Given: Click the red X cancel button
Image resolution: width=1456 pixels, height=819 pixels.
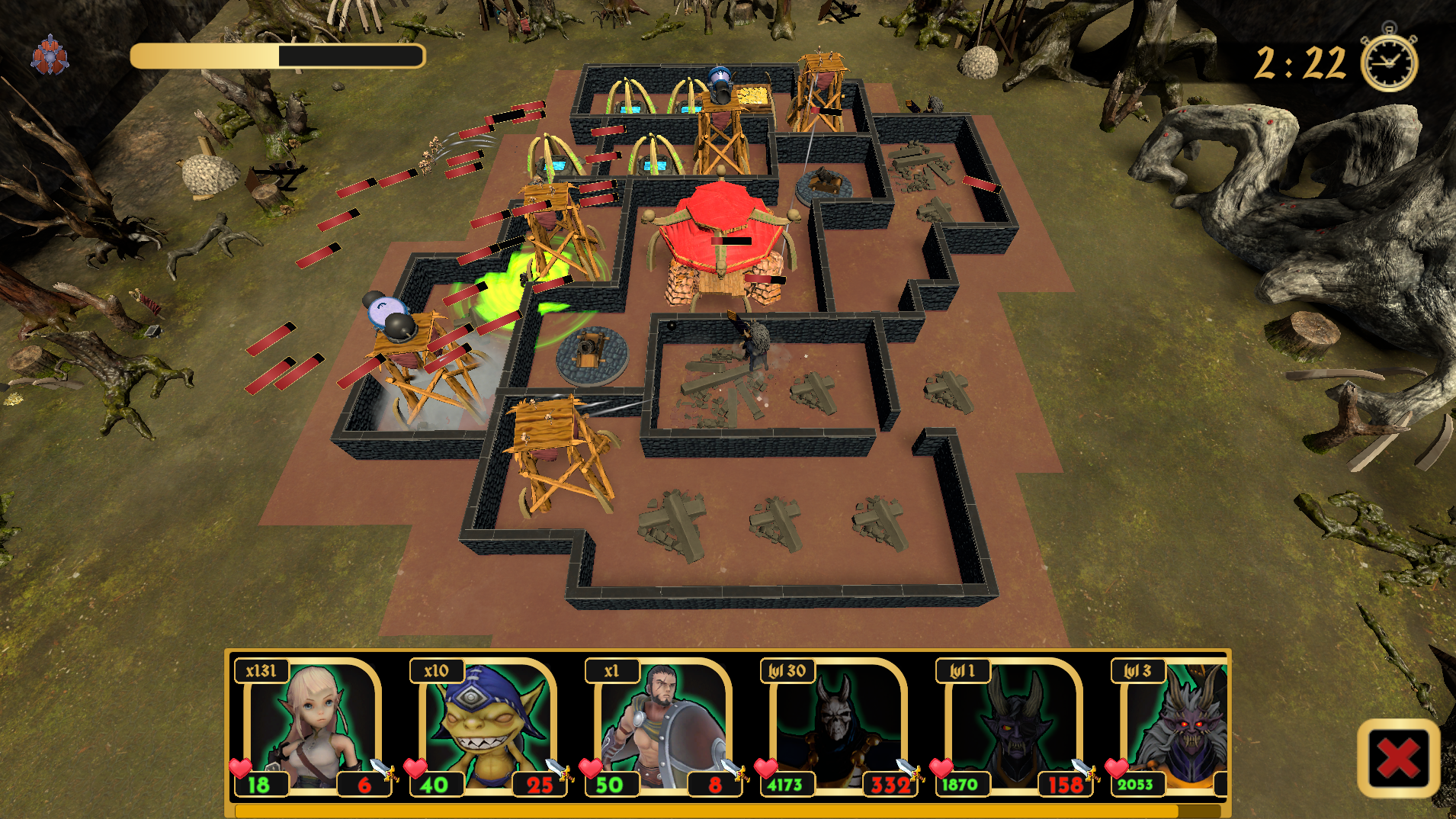Looking at the screenshot, I should [1398, 759].
